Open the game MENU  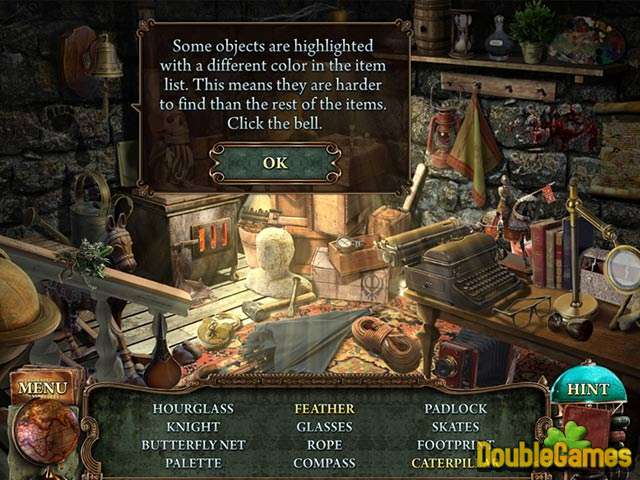[x=44, y=386]
